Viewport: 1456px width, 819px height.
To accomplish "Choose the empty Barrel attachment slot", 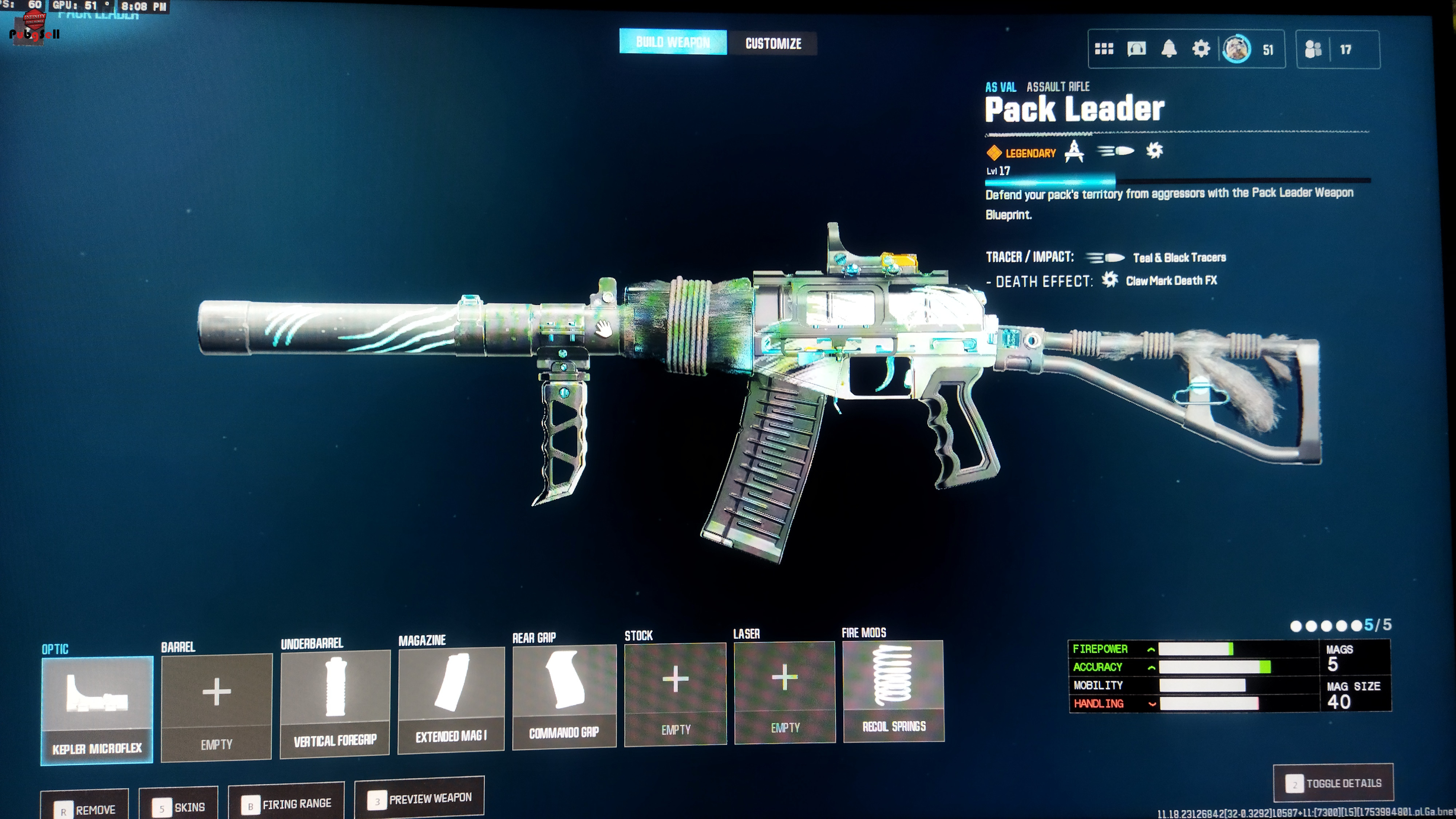I will pyautogui.click(x=217, y=707).
